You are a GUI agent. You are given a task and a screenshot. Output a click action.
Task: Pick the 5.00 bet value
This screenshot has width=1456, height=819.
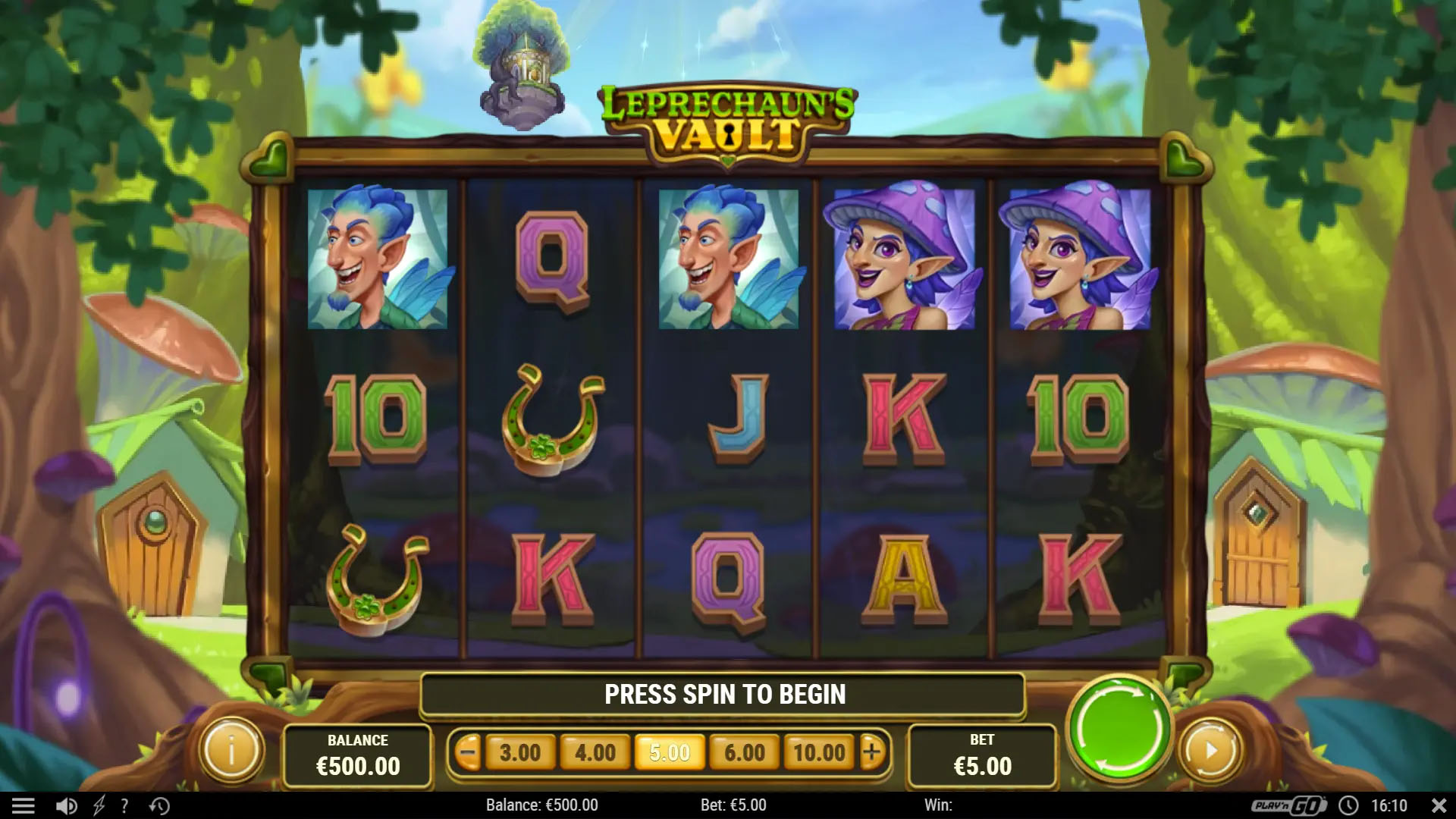coord(670,753)
